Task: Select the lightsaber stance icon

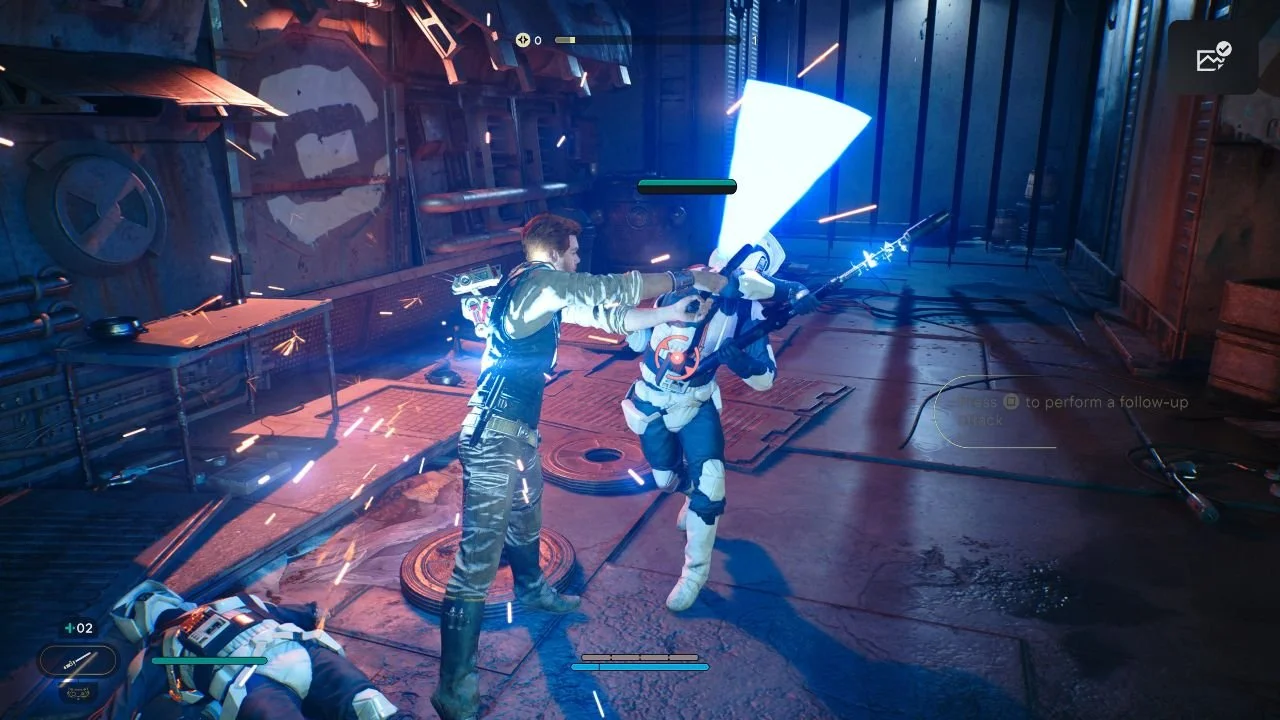Action: tap(78, 660)
